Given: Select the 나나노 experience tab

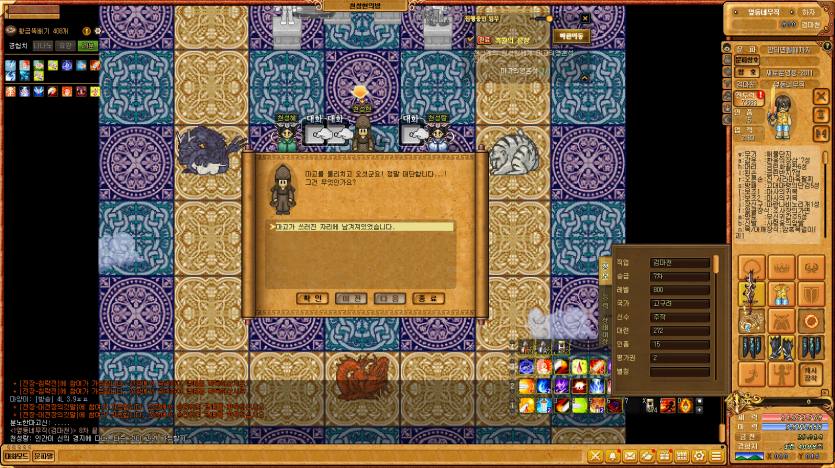Looking at the screenshot, I should [x=43, y=45].
